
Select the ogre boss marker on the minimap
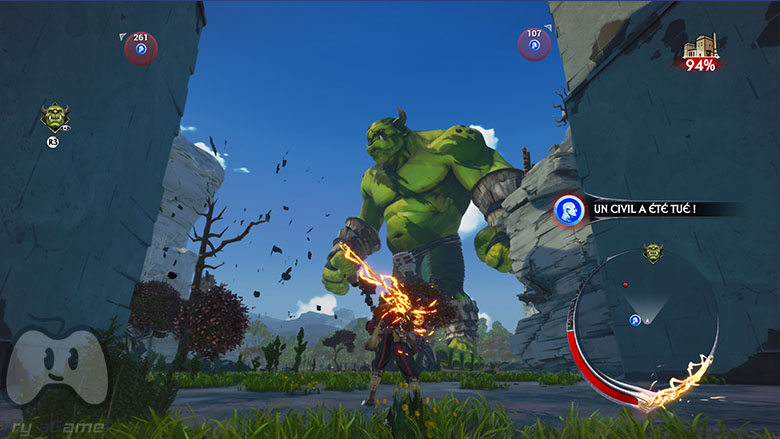tap(653, 252)
